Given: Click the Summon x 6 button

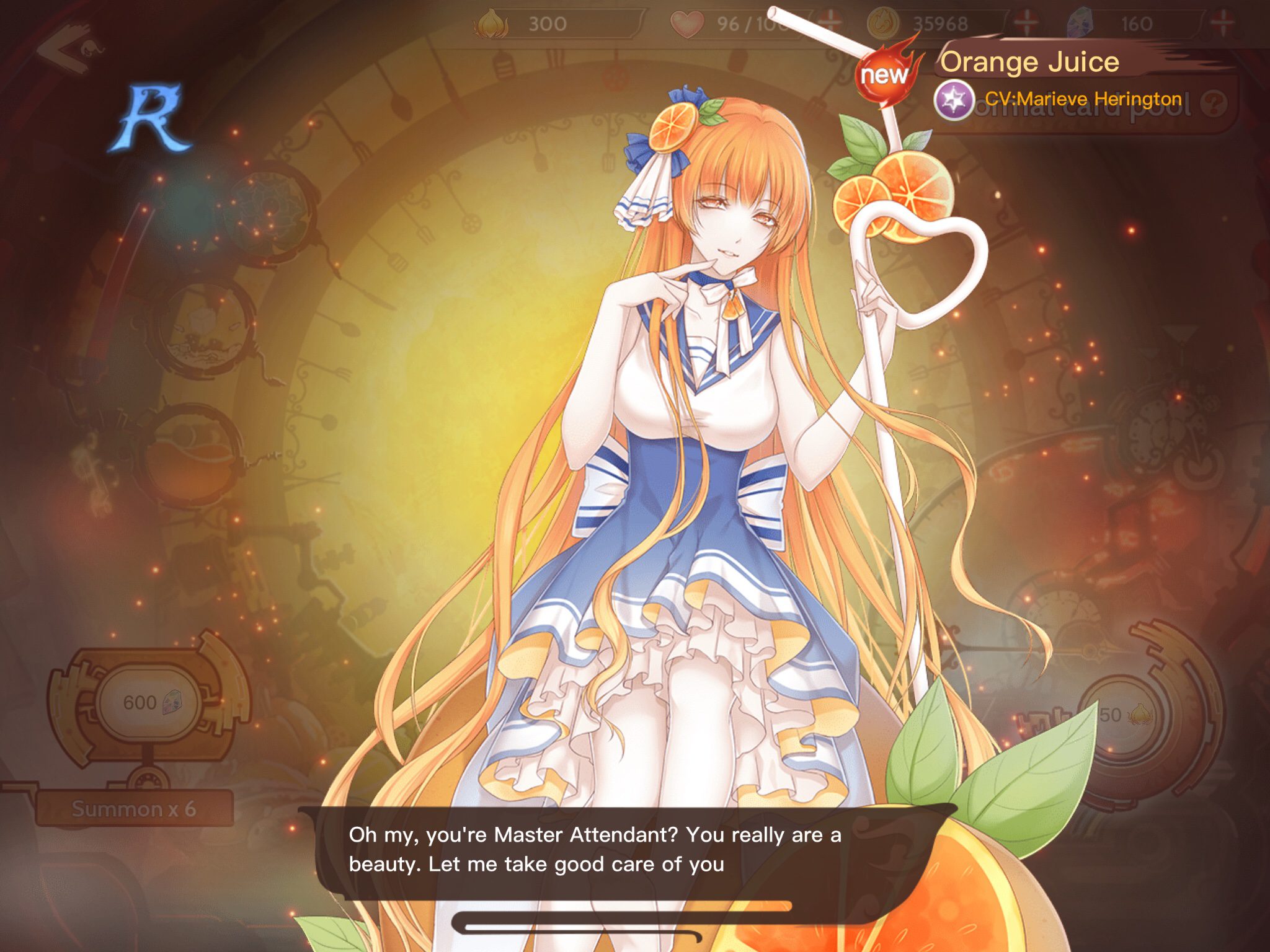Looking at the screenshot, I should [x=134, y=808].
